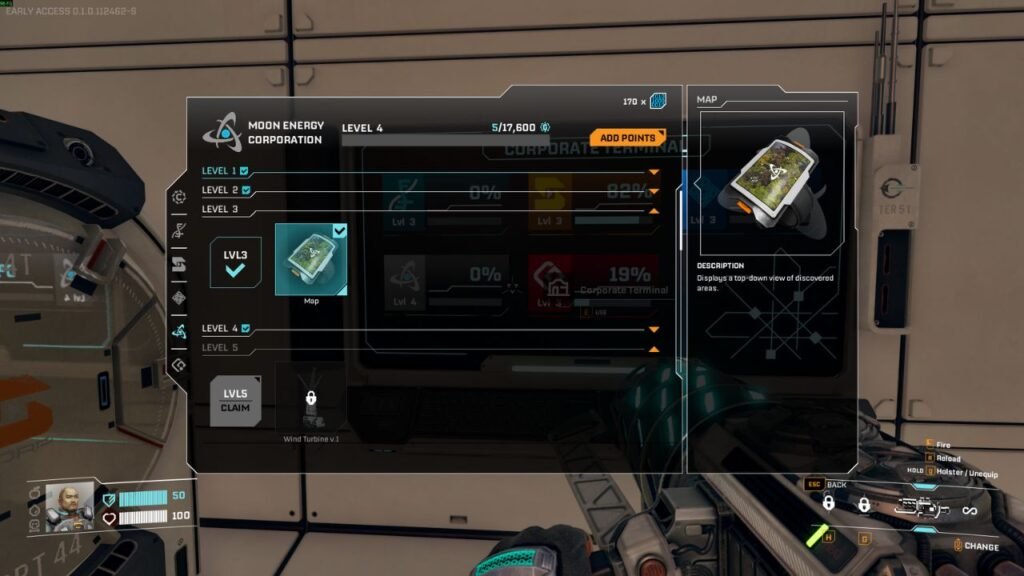Switch to the diamond-shaped corporation tab
This screenshot has width=1024, height=576.
point(179,297)
